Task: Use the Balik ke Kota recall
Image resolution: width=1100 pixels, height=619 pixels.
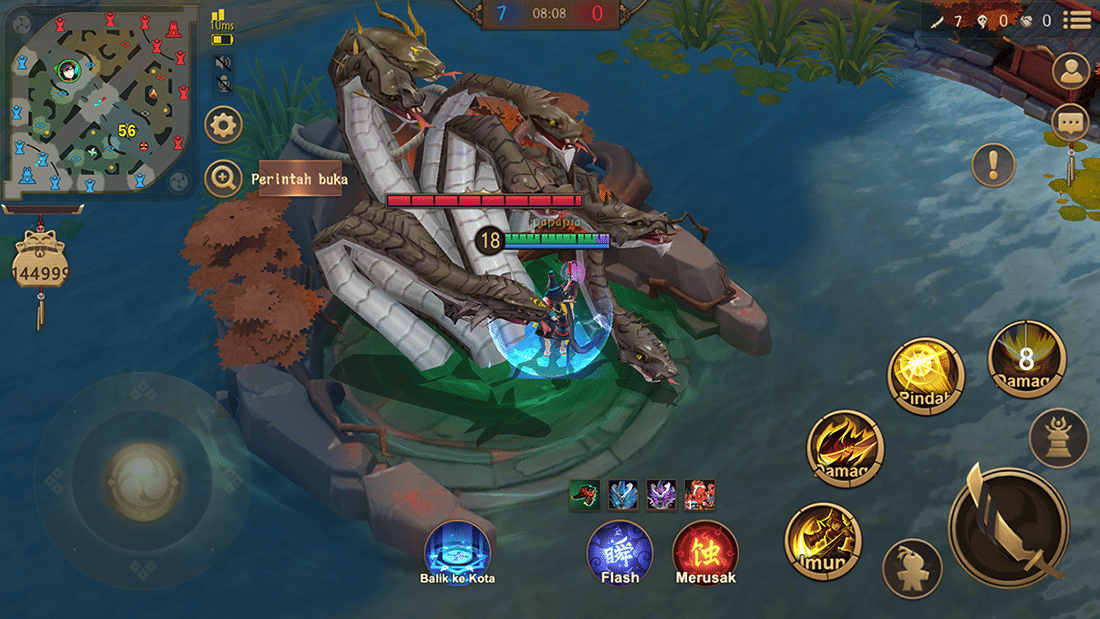Action: pyautogui.click(x=457, y=551)
